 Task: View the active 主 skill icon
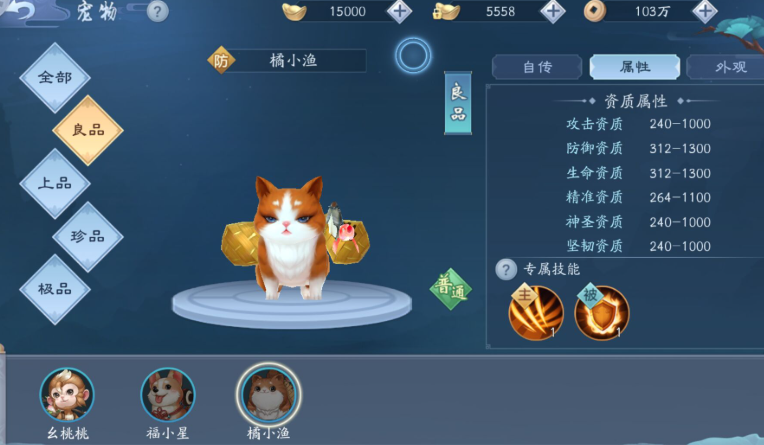(x=536, y=313)
